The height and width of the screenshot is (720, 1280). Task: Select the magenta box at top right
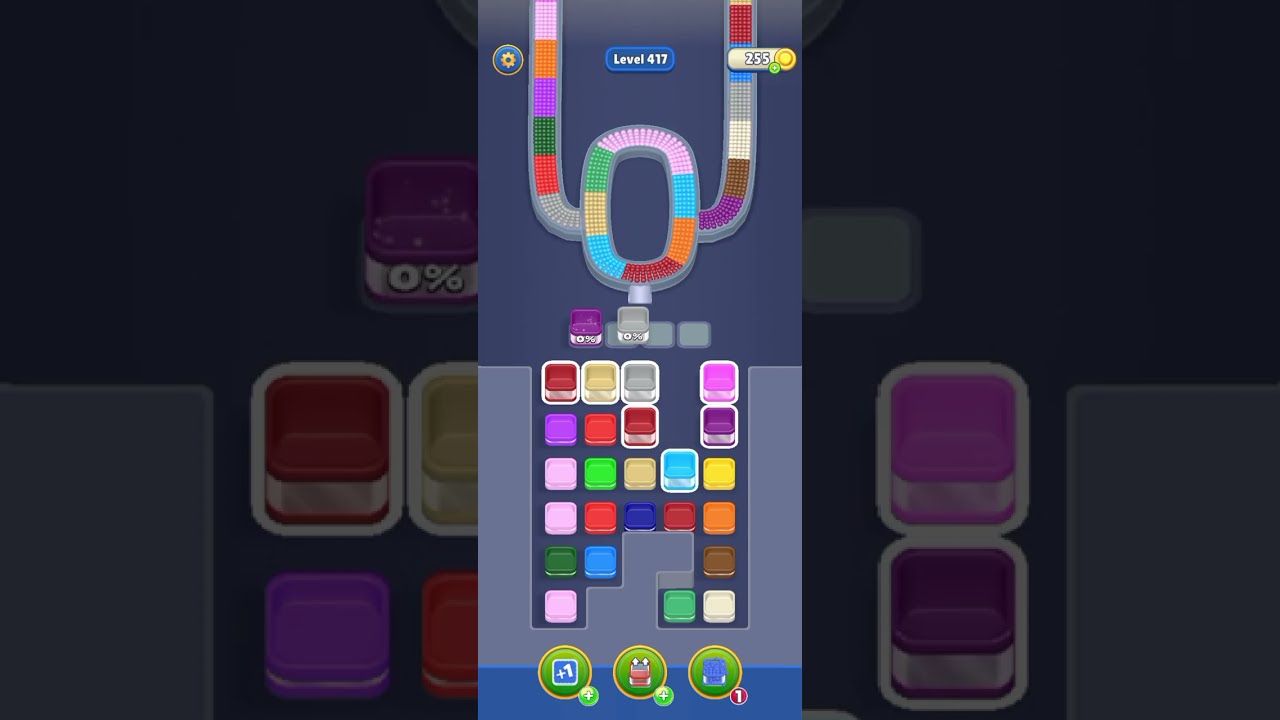click(x=718, y=380)
